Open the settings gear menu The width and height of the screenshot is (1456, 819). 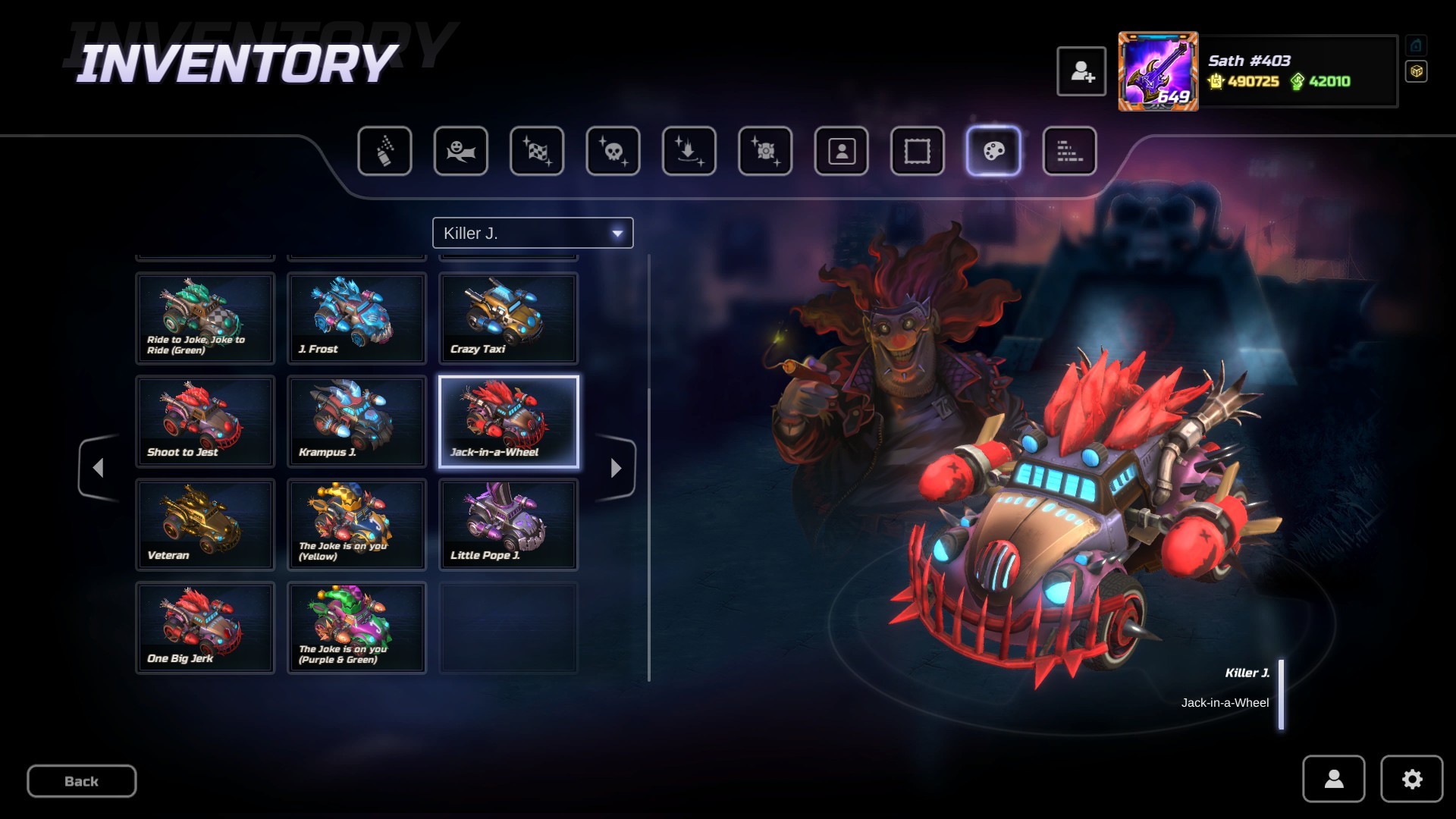1411,779
